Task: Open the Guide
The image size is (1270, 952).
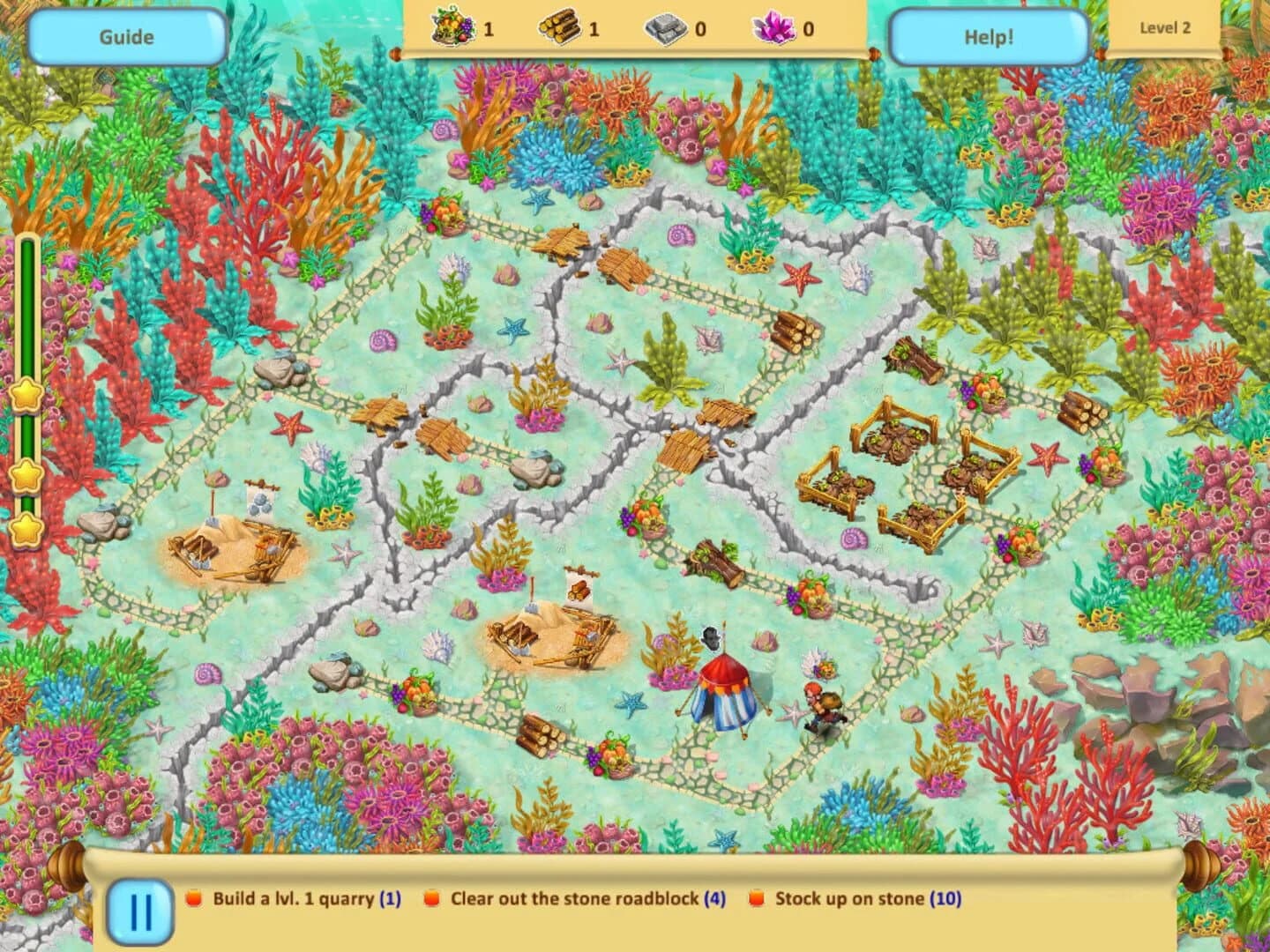Action: (x=126, y=36)
